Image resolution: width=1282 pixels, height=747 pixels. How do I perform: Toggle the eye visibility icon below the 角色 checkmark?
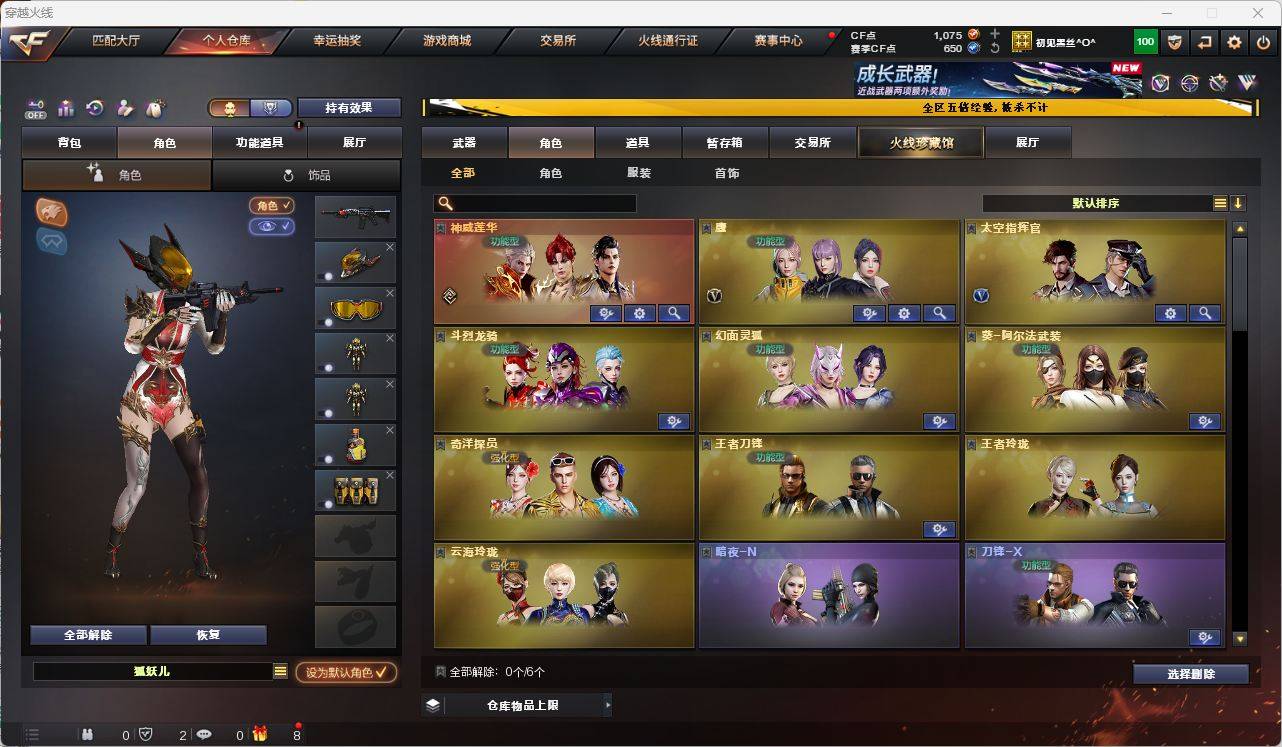[270, 227]
